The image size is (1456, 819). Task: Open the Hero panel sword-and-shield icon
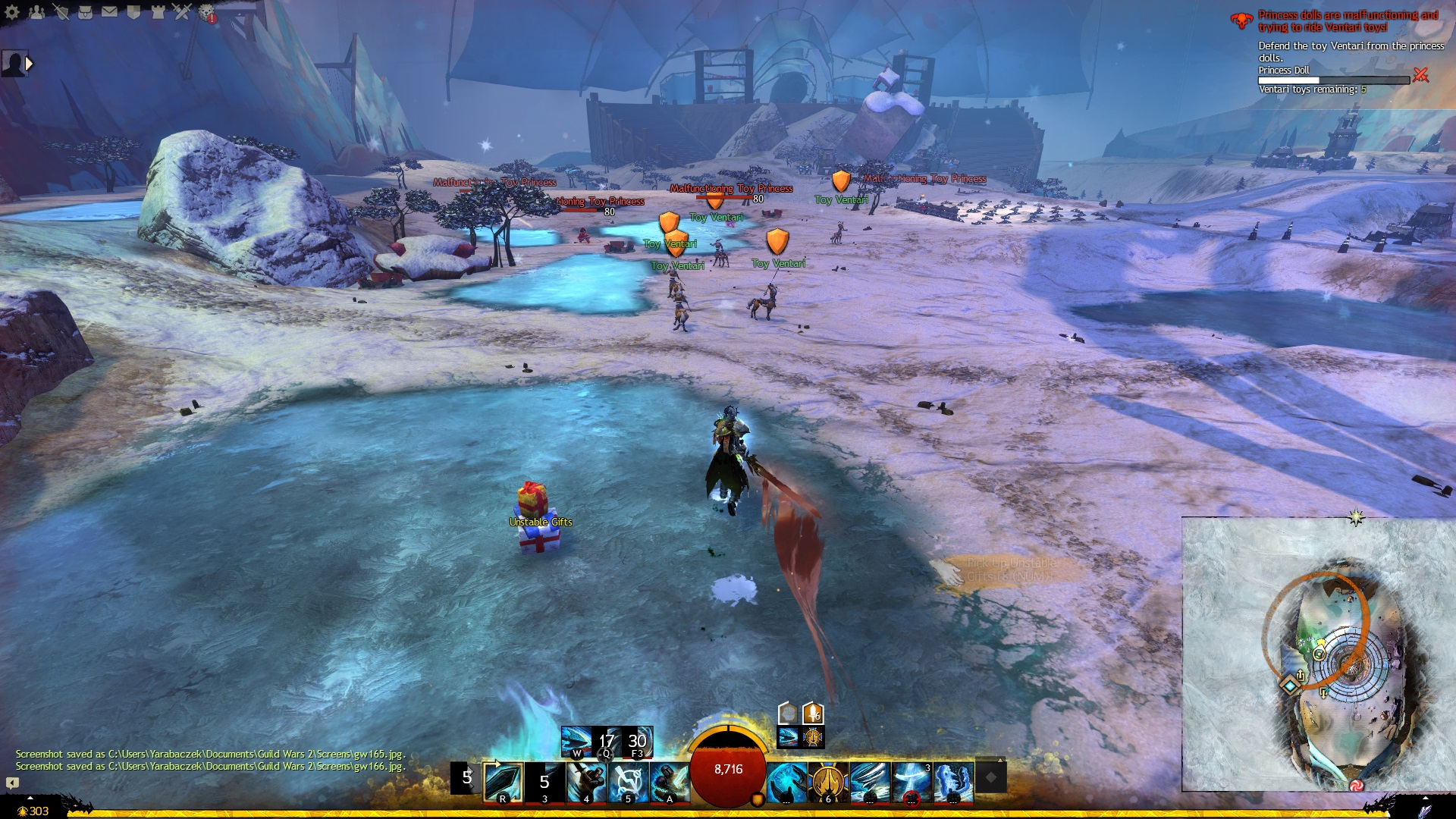point(61,12)
